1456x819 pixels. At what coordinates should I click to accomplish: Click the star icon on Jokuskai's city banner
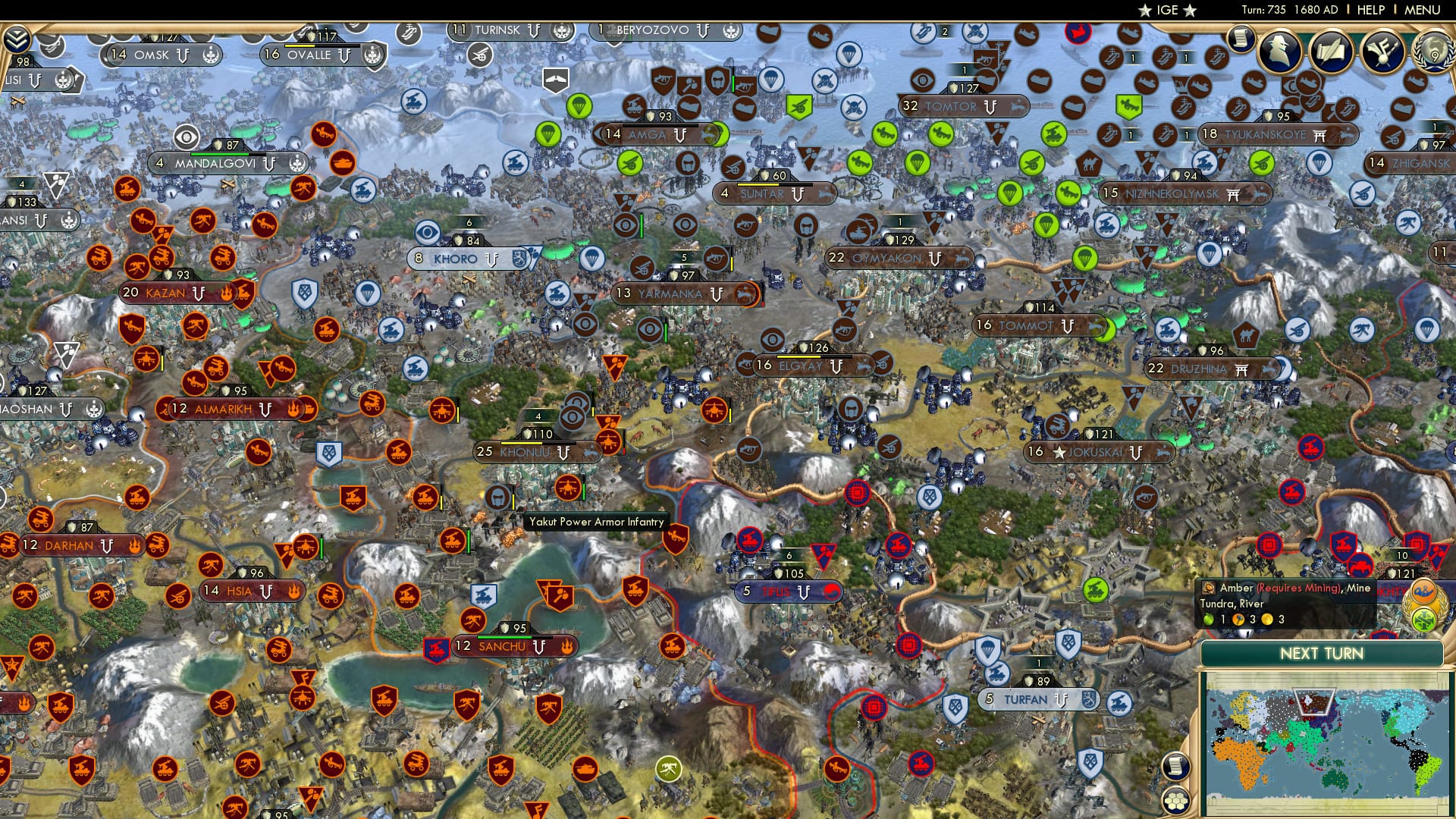(x=1059, y=452)
